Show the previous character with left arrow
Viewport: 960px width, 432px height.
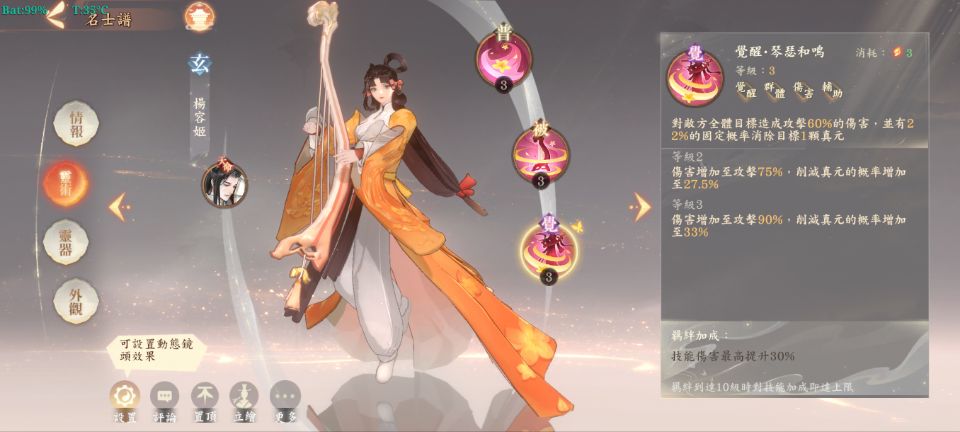[x=118, y=206]
